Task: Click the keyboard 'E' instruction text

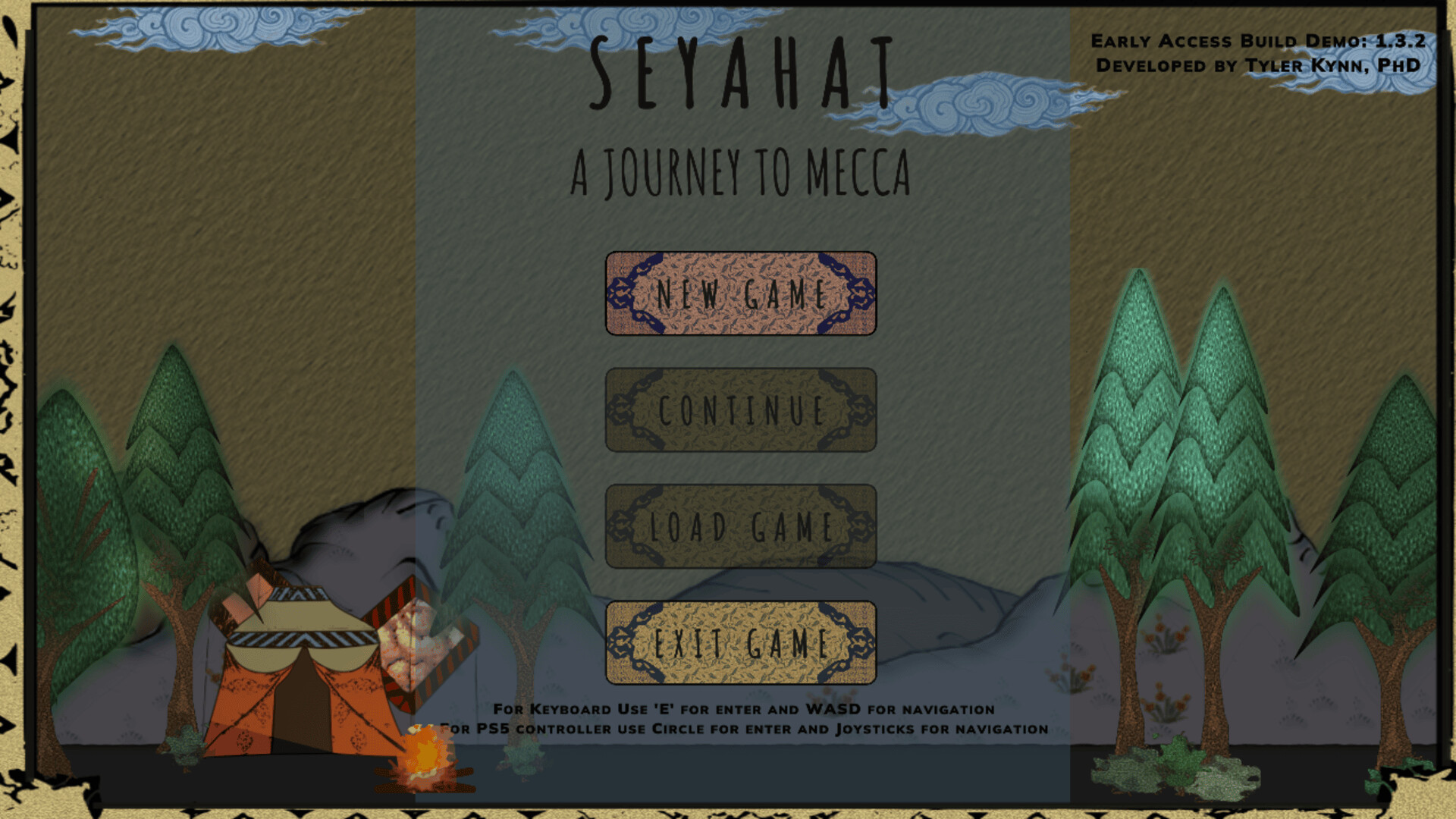Action: point(742,708)
